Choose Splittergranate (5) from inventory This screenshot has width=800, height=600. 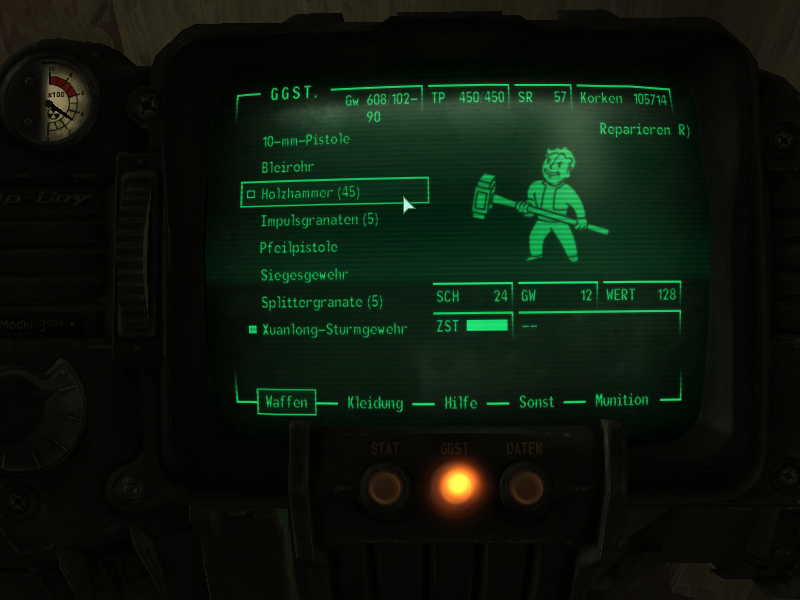click(x=321, y=301)
